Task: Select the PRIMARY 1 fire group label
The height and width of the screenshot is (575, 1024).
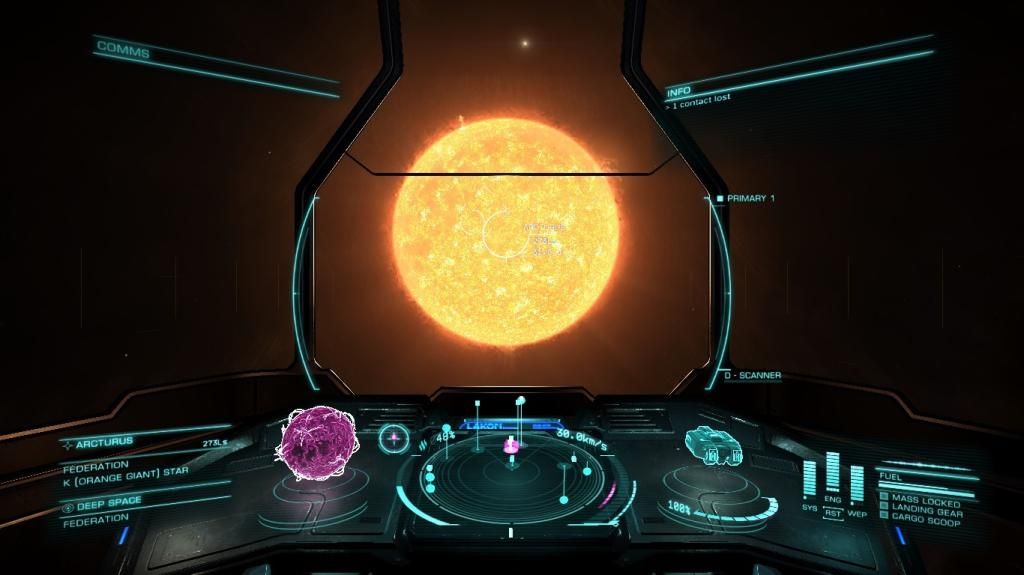Action: 750,198
